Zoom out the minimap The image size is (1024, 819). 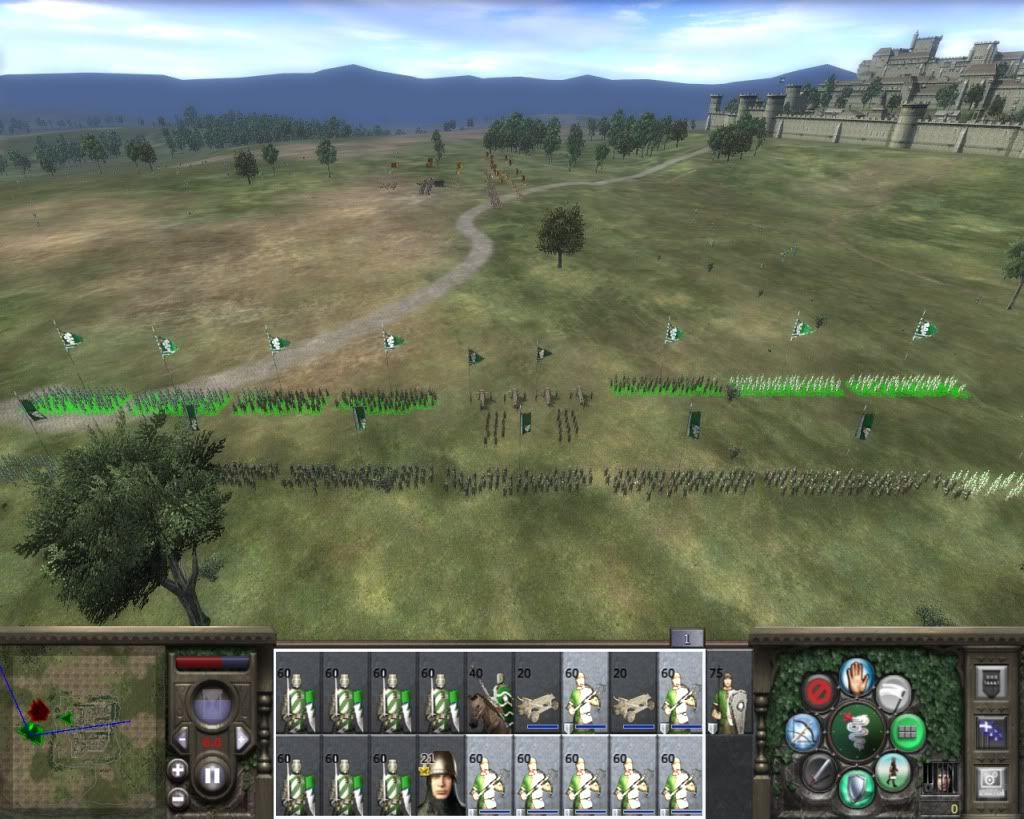click(178, 798)
